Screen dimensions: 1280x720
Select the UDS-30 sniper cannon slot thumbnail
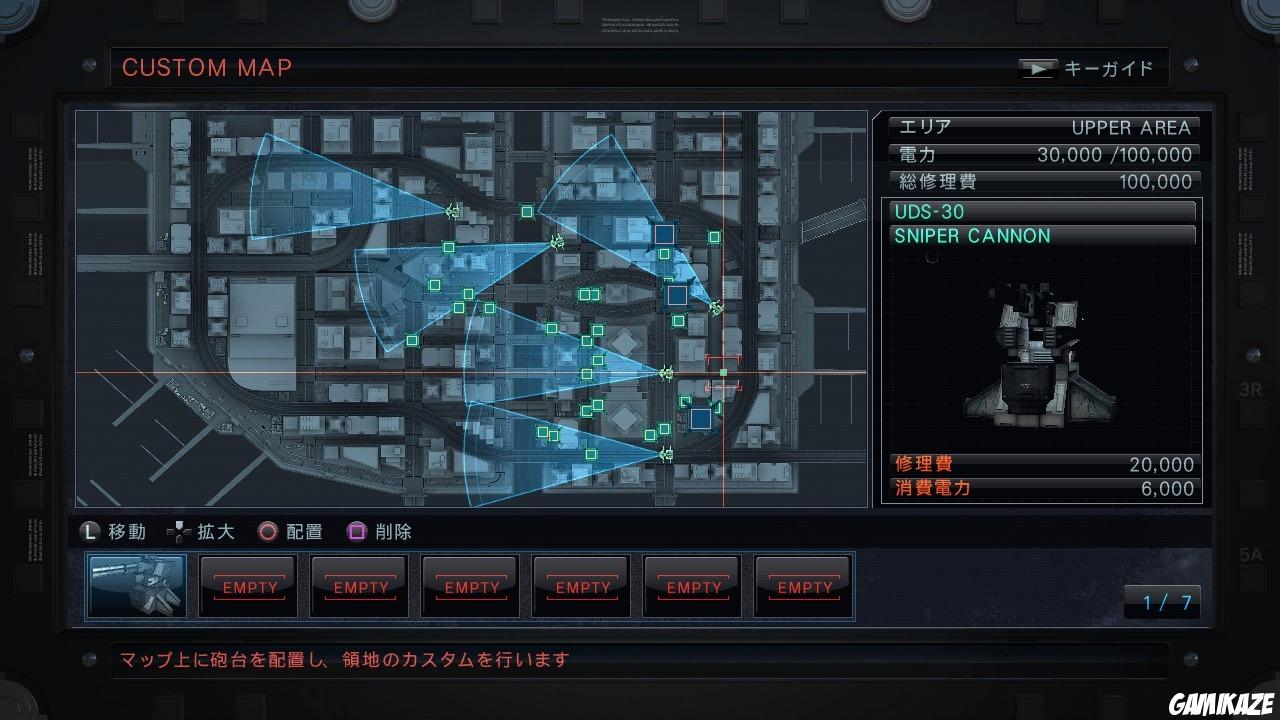tap(136, 586)
